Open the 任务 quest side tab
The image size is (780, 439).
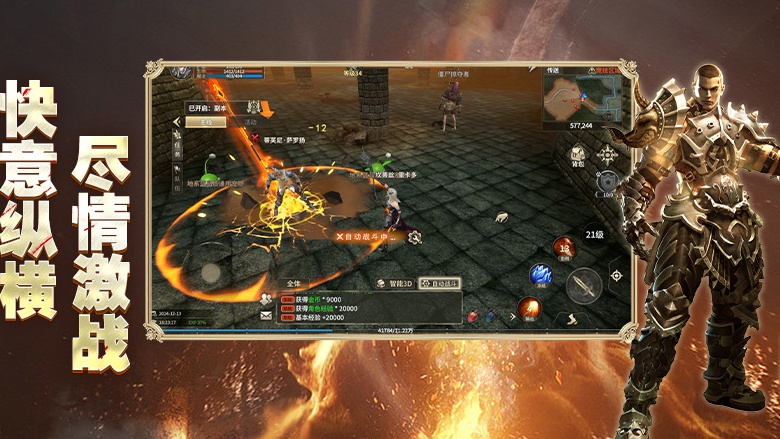176,145
